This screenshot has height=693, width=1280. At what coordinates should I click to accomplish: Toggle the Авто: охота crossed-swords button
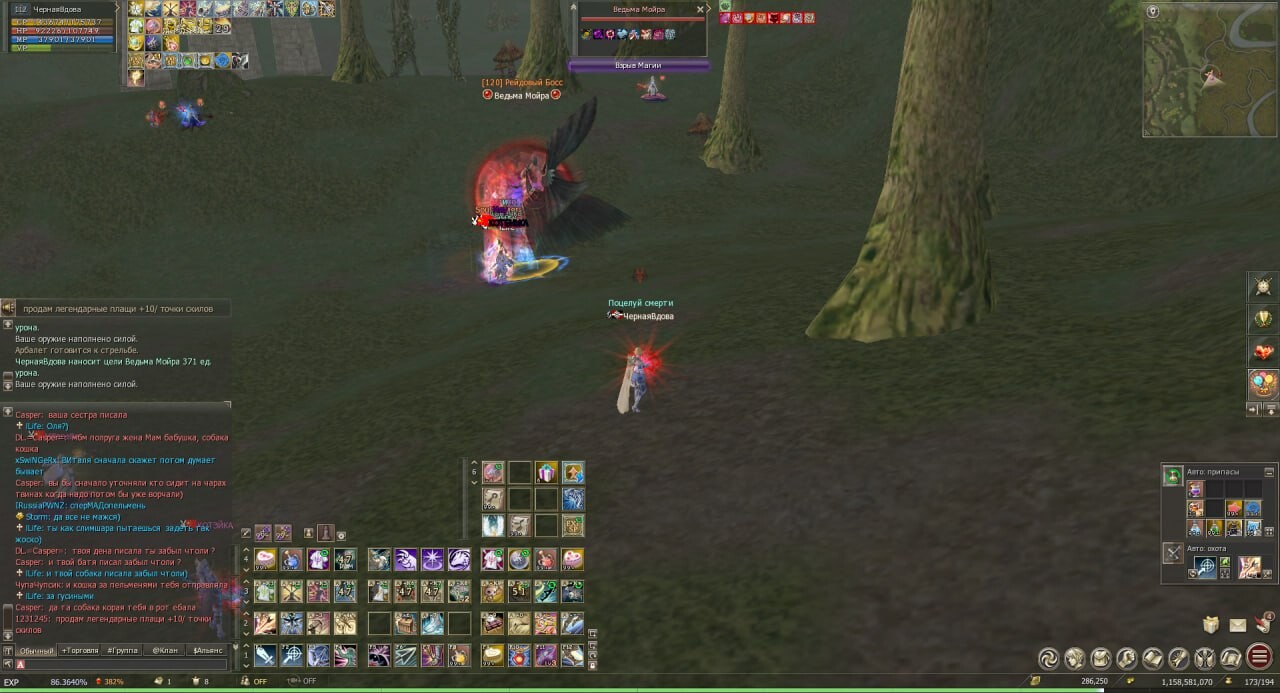(x=1173, y=552)
